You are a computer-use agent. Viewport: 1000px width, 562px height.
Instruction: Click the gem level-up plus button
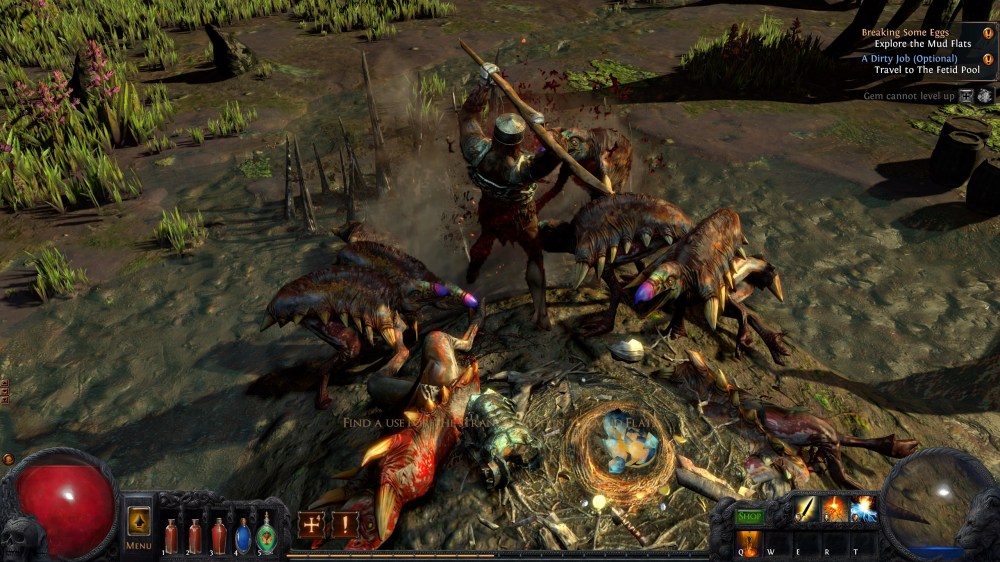click(x=966, y=96)
